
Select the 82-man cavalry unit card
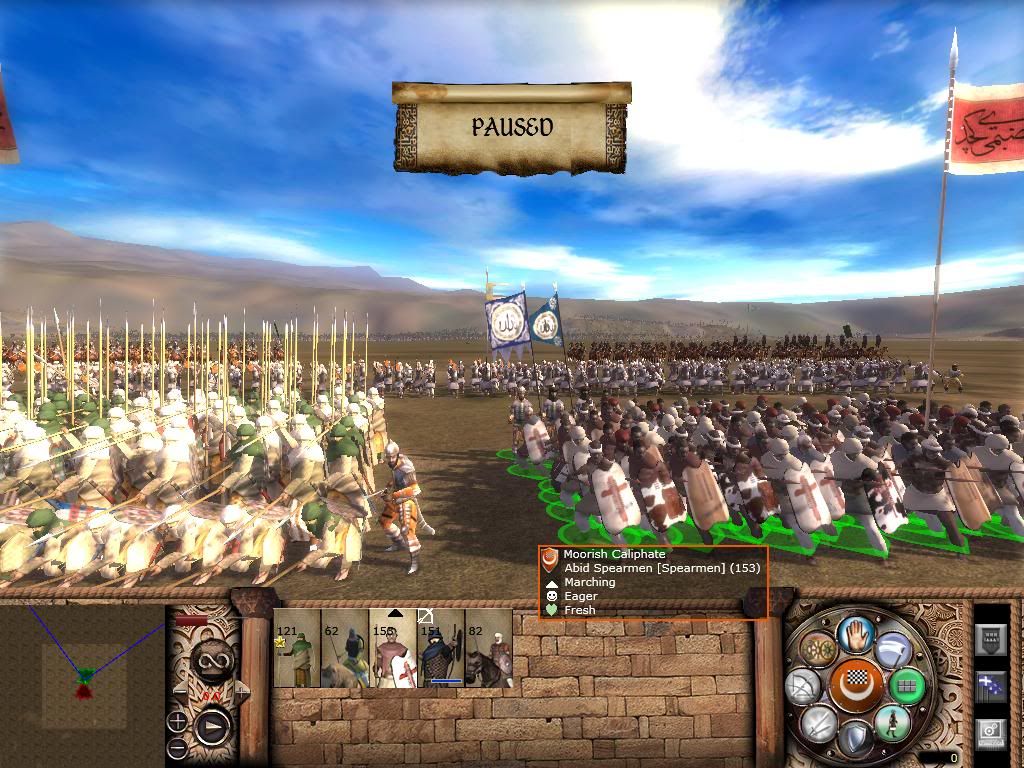(x=489, y=650)
